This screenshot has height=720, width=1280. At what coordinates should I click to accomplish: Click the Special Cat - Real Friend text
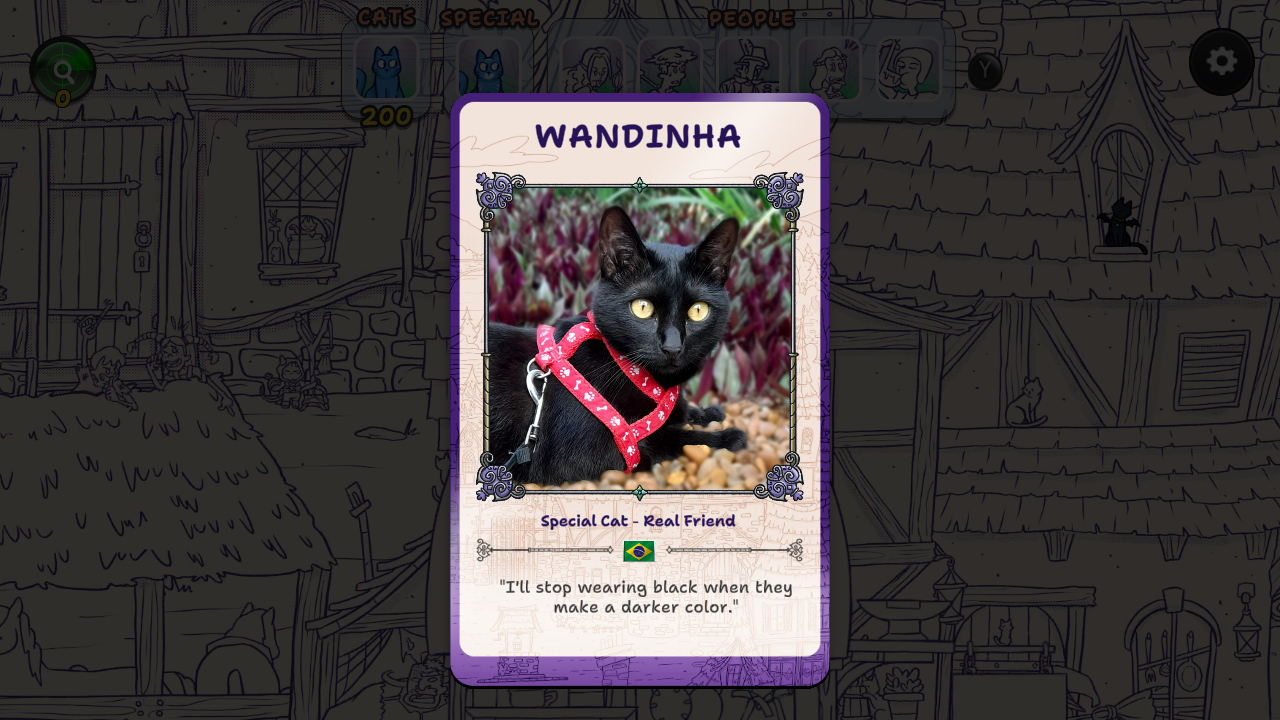639,521
